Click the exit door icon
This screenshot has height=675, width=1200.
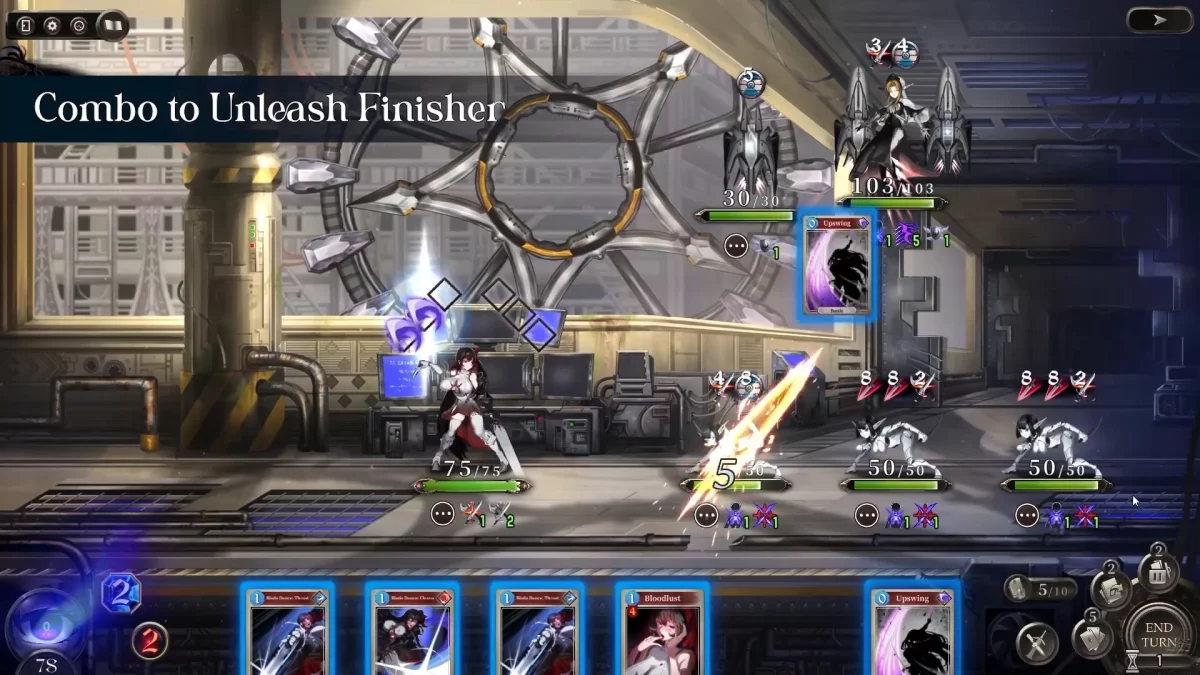(25, 25)
